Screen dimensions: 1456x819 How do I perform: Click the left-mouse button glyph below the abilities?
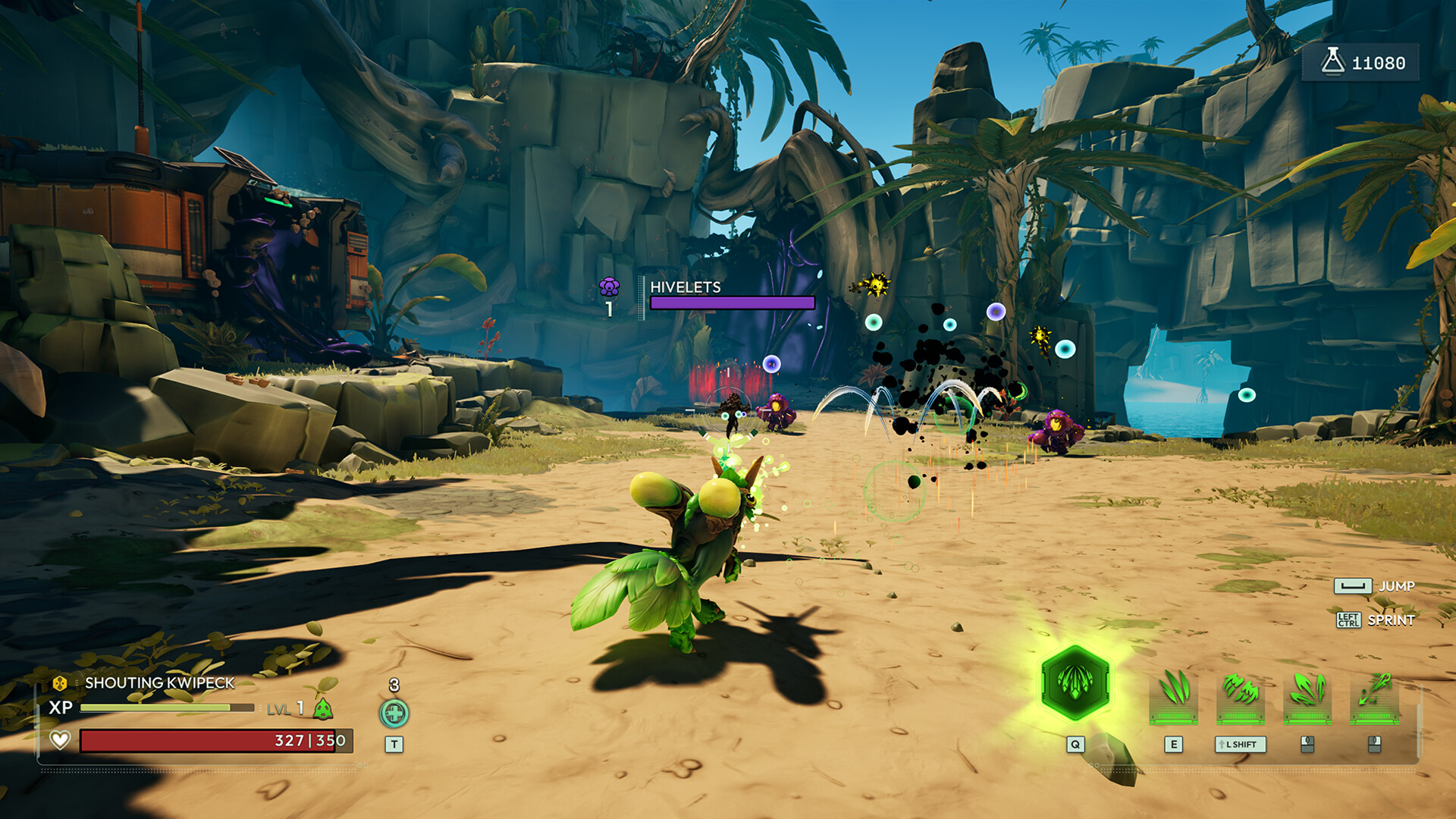click(1306, 745)
